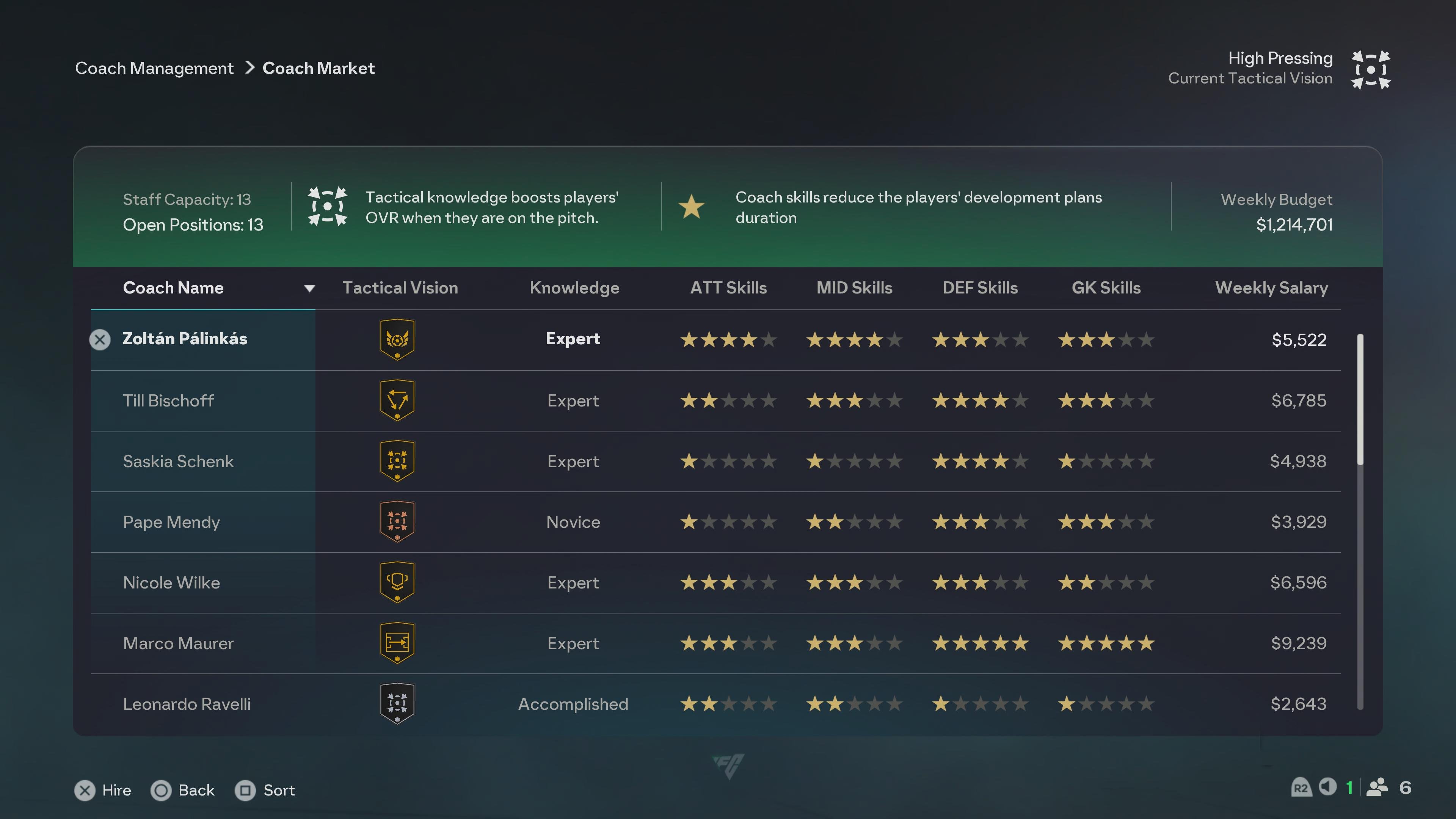The image size is (1456, 819).
Task: Click the X deselect icon next to Zoltán Pálinkás
Action: 100,340
